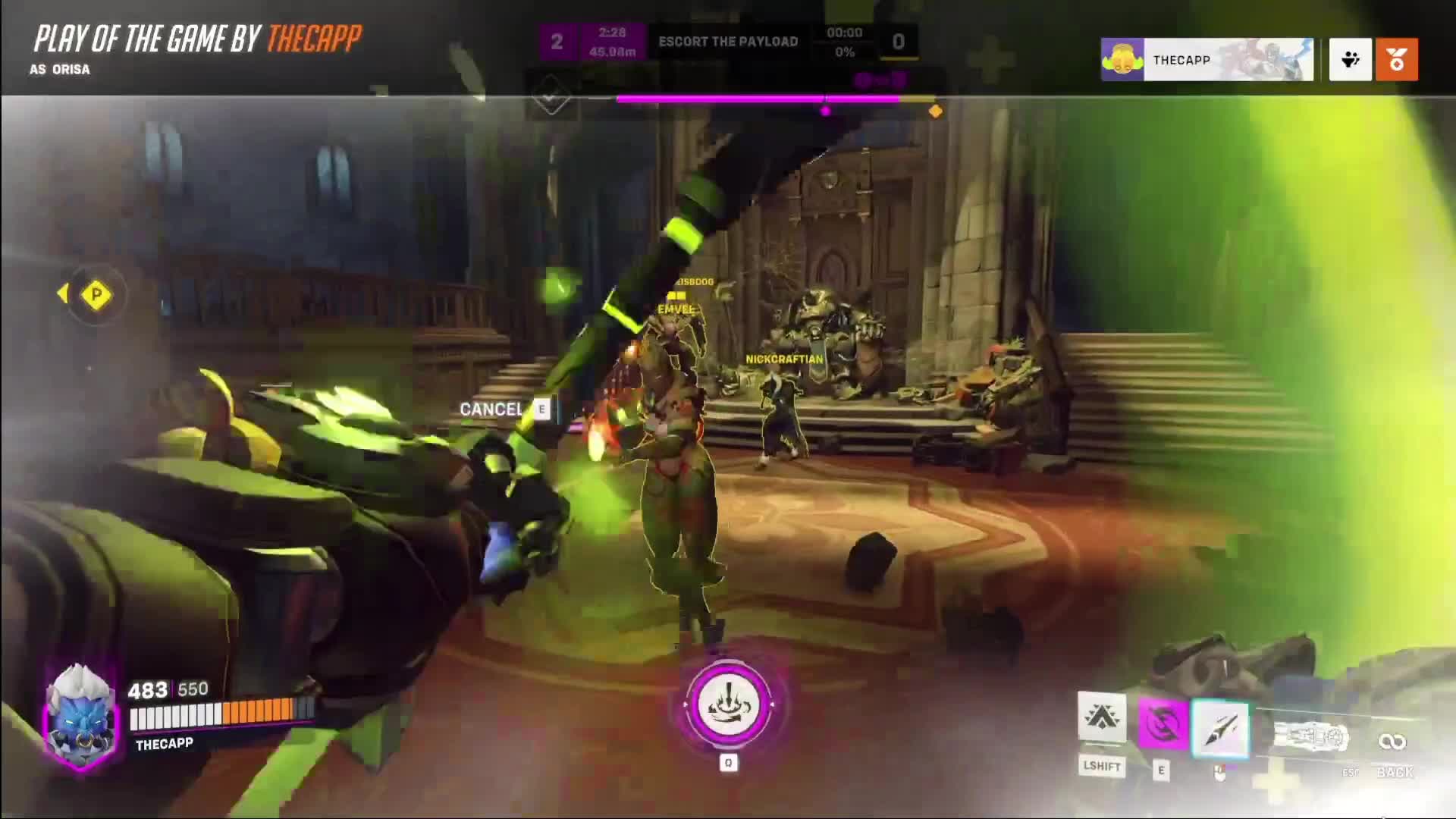The image size is (1456, 819).
Task: Select the orange medal icon
Action: [x=1396, y=60]
